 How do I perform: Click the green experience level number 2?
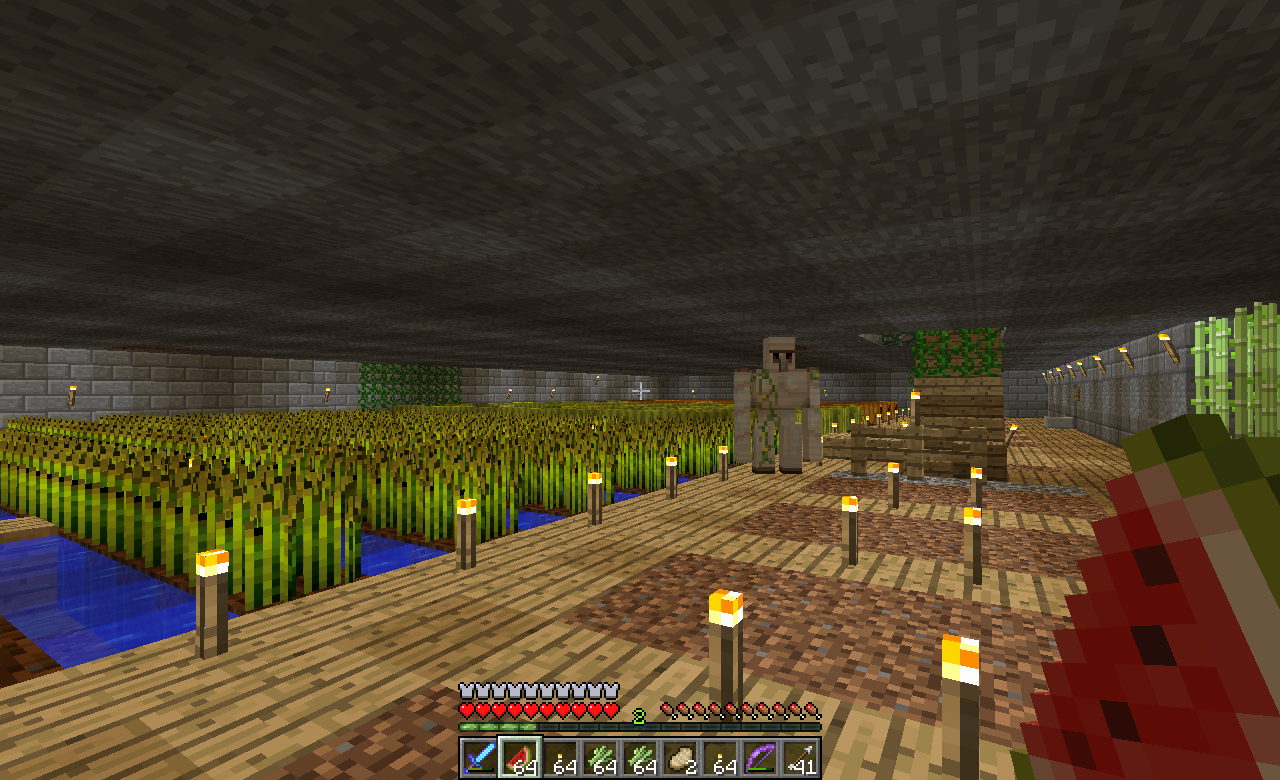pyautogui.click(x=640, y=716)
